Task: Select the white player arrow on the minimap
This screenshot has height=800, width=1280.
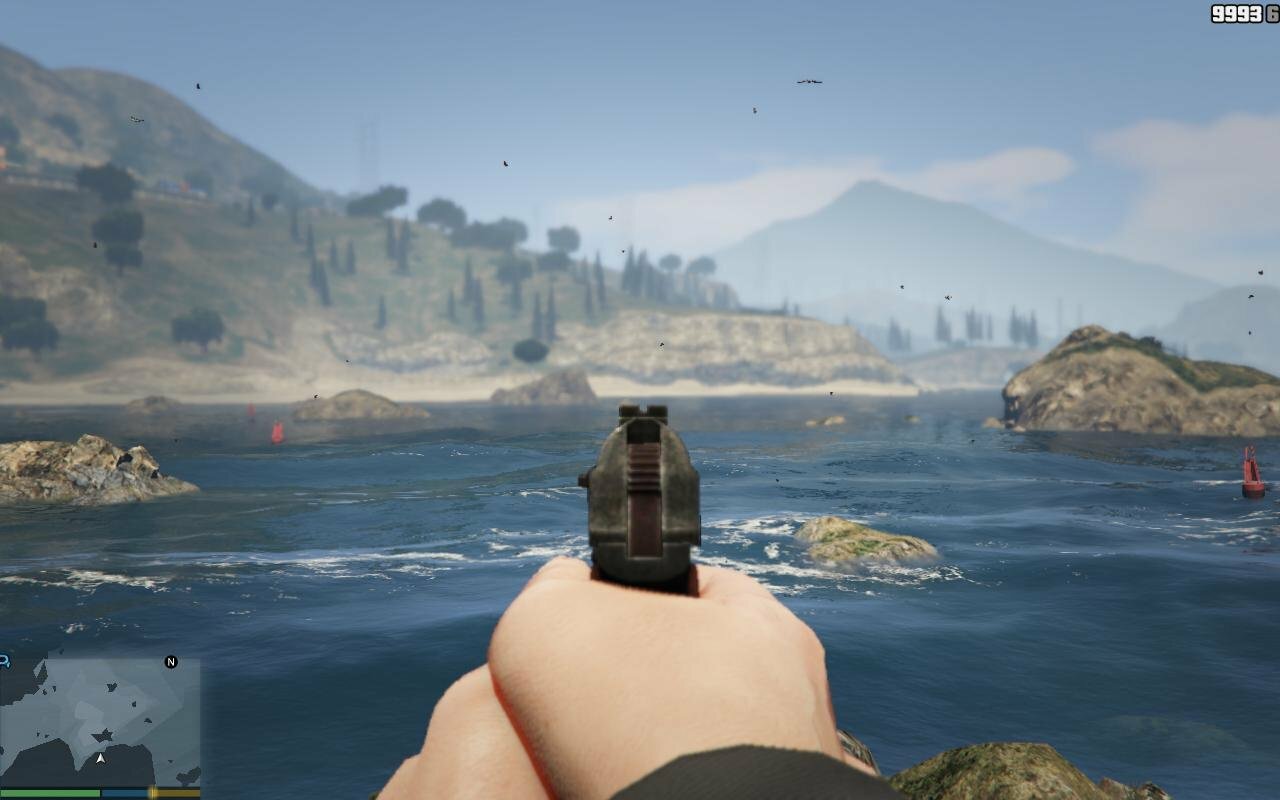Action: pos(100,759)
